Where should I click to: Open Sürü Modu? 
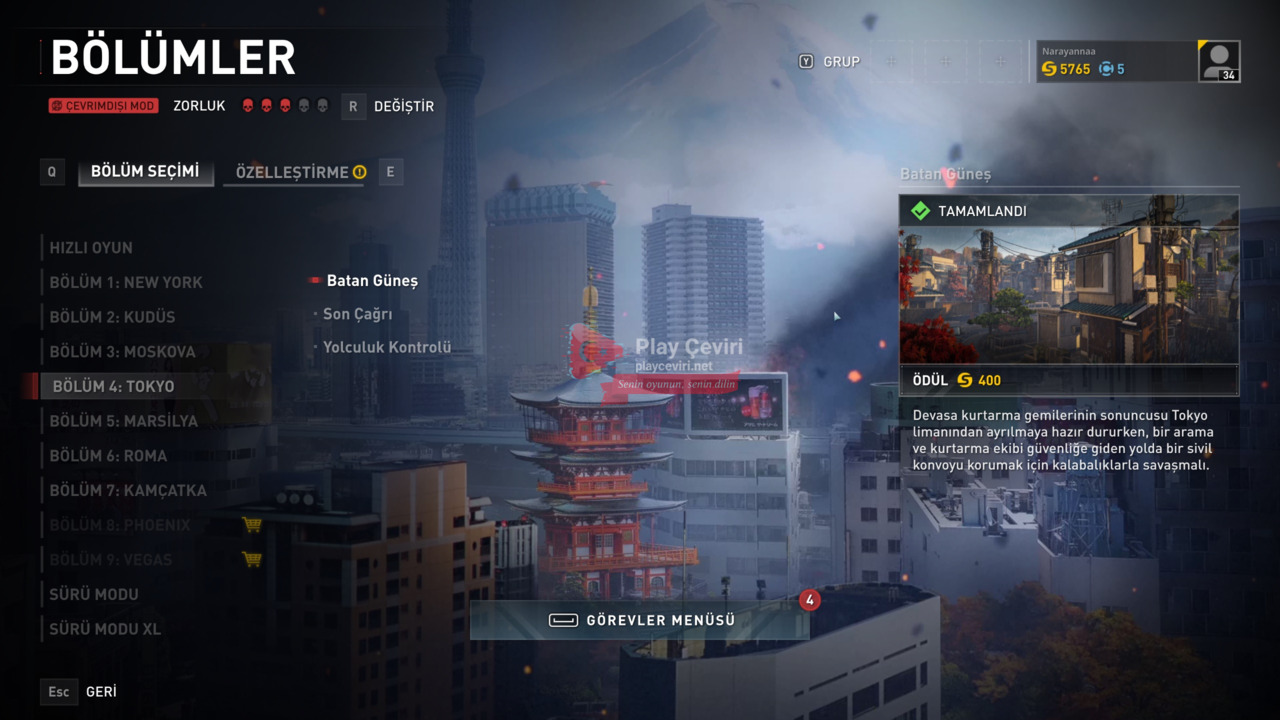[x=94, y=594]
